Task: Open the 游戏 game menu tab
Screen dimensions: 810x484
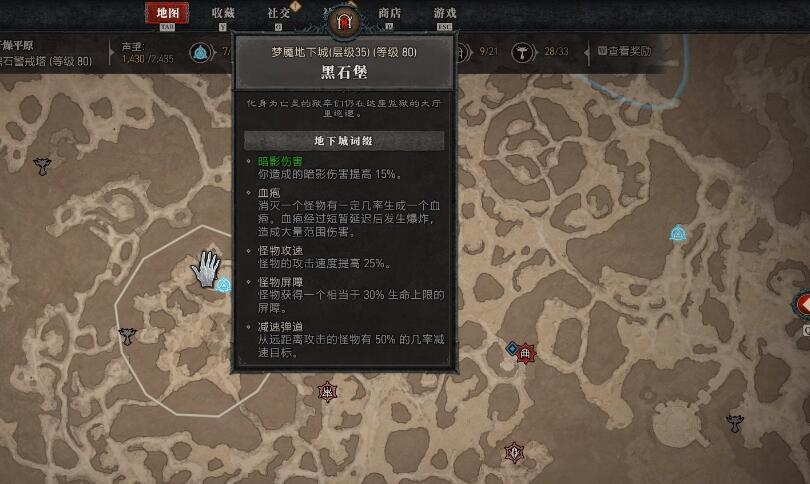Action: coord(445,13)
